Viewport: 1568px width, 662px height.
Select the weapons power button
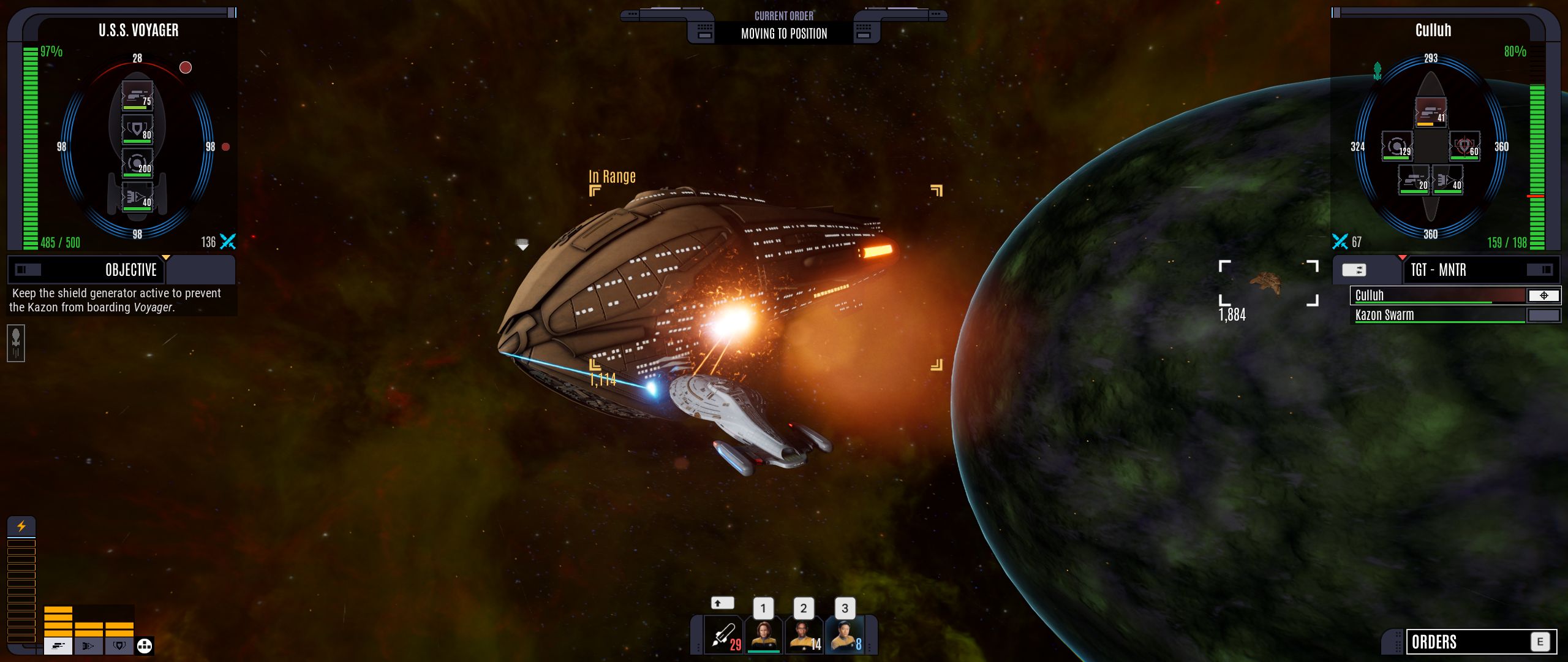[x=58, y=645]
